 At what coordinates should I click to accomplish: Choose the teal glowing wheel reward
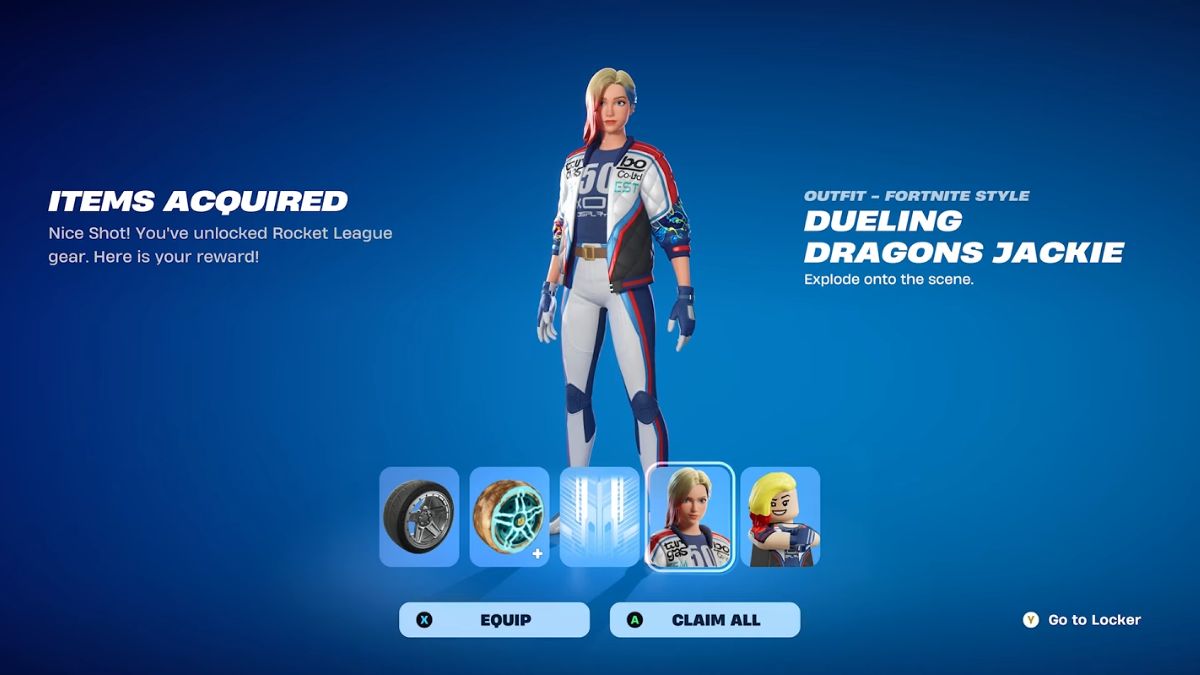(x=509, y=517)
